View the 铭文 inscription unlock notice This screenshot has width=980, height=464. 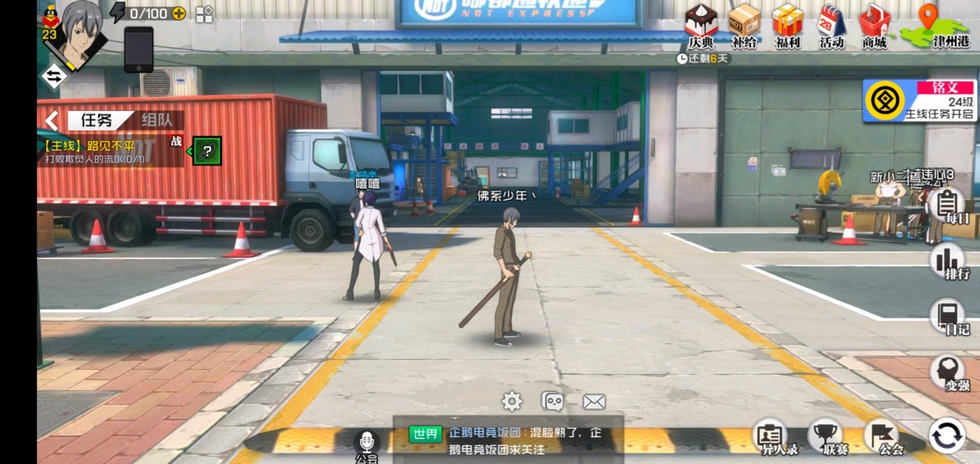(x=919, y=101)
